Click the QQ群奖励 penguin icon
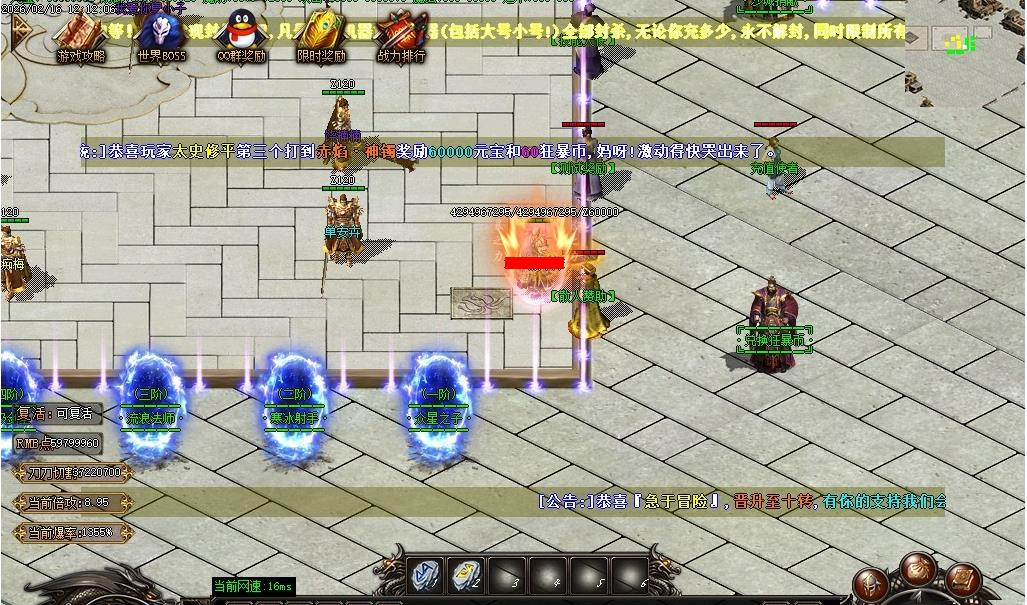Screen dimensions: 1027x605 click(x=241, y=36)
